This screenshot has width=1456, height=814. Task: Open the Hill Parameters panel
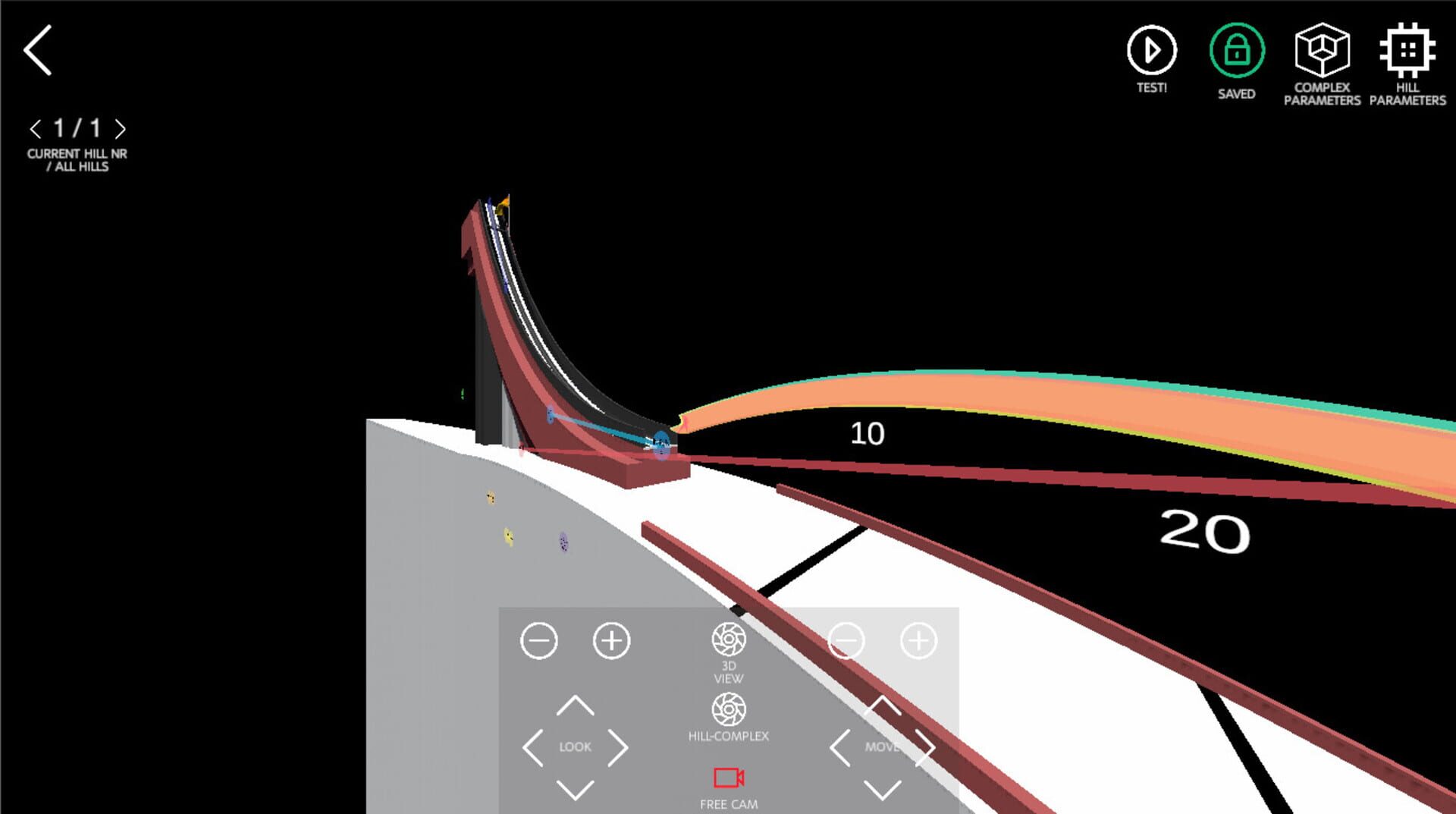click(1407, 52)
